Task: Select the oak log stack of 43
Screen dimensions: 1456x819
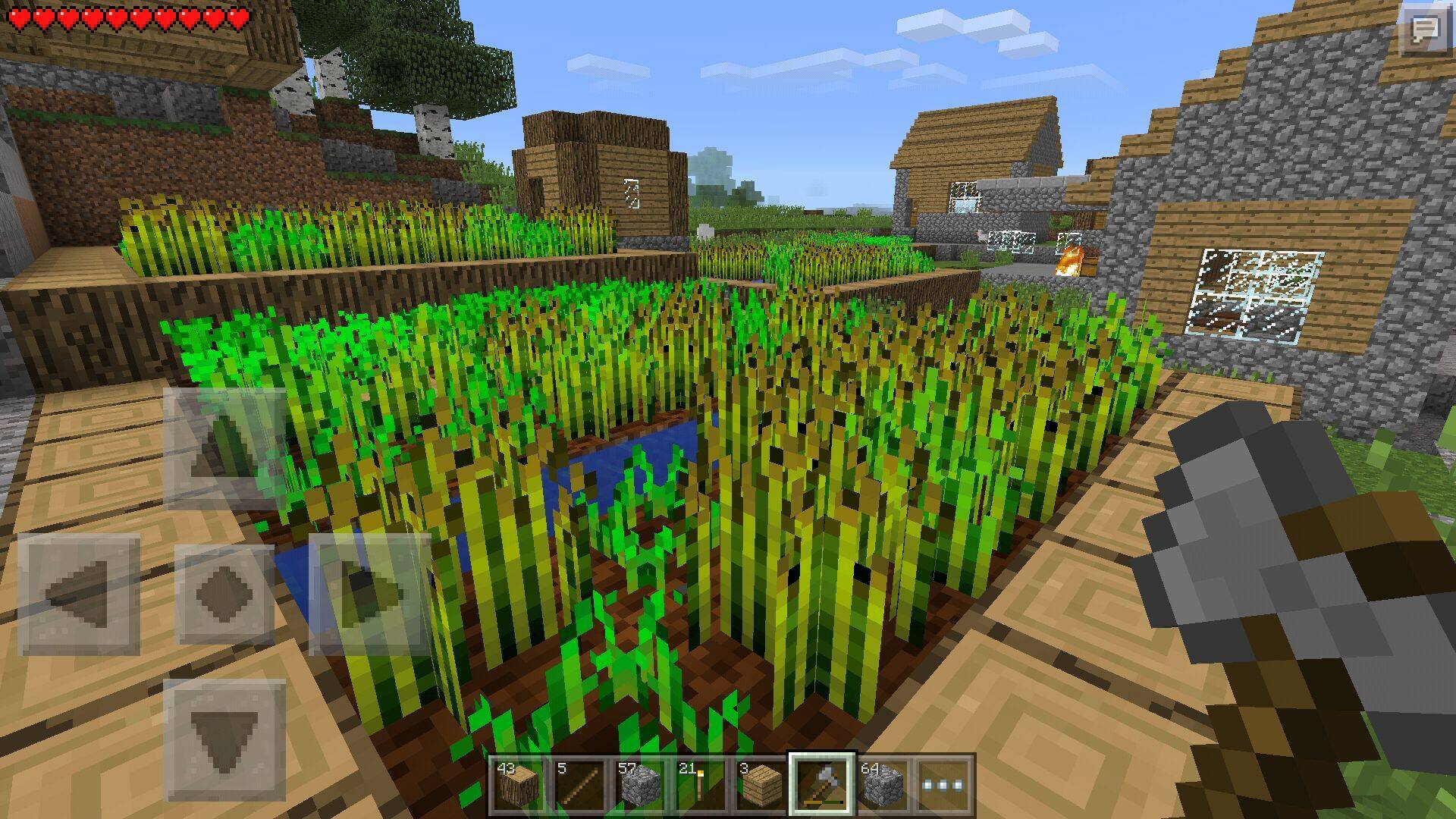Action: coord(517,784)
